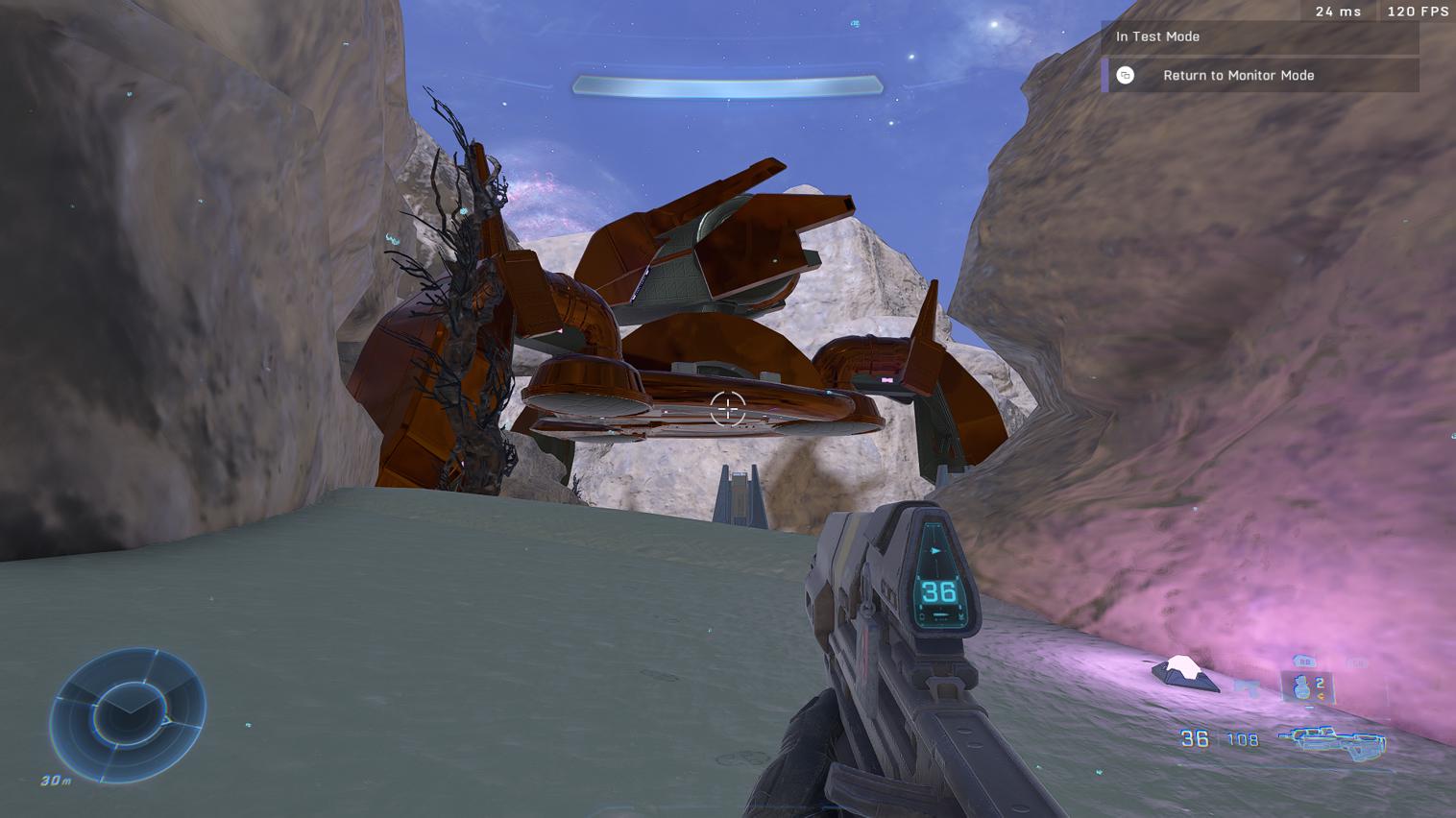Screen dimensions: 1456x818
Task: Click the reserve ammo count 108
Action: click(x=1246, y=739)
